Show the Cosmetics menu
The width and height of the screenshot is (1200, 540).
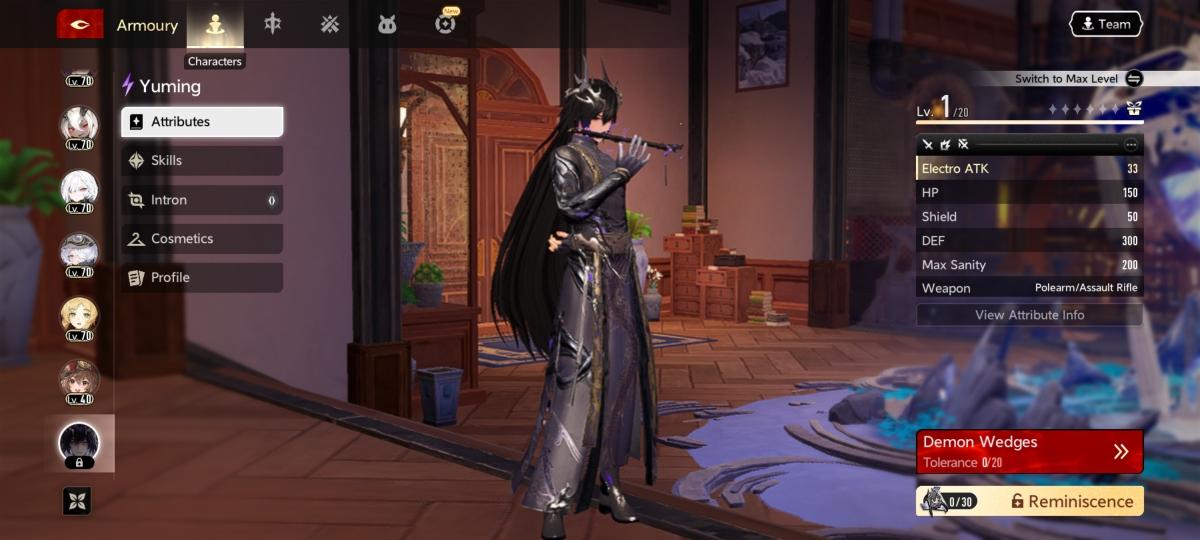click(202, 239)
